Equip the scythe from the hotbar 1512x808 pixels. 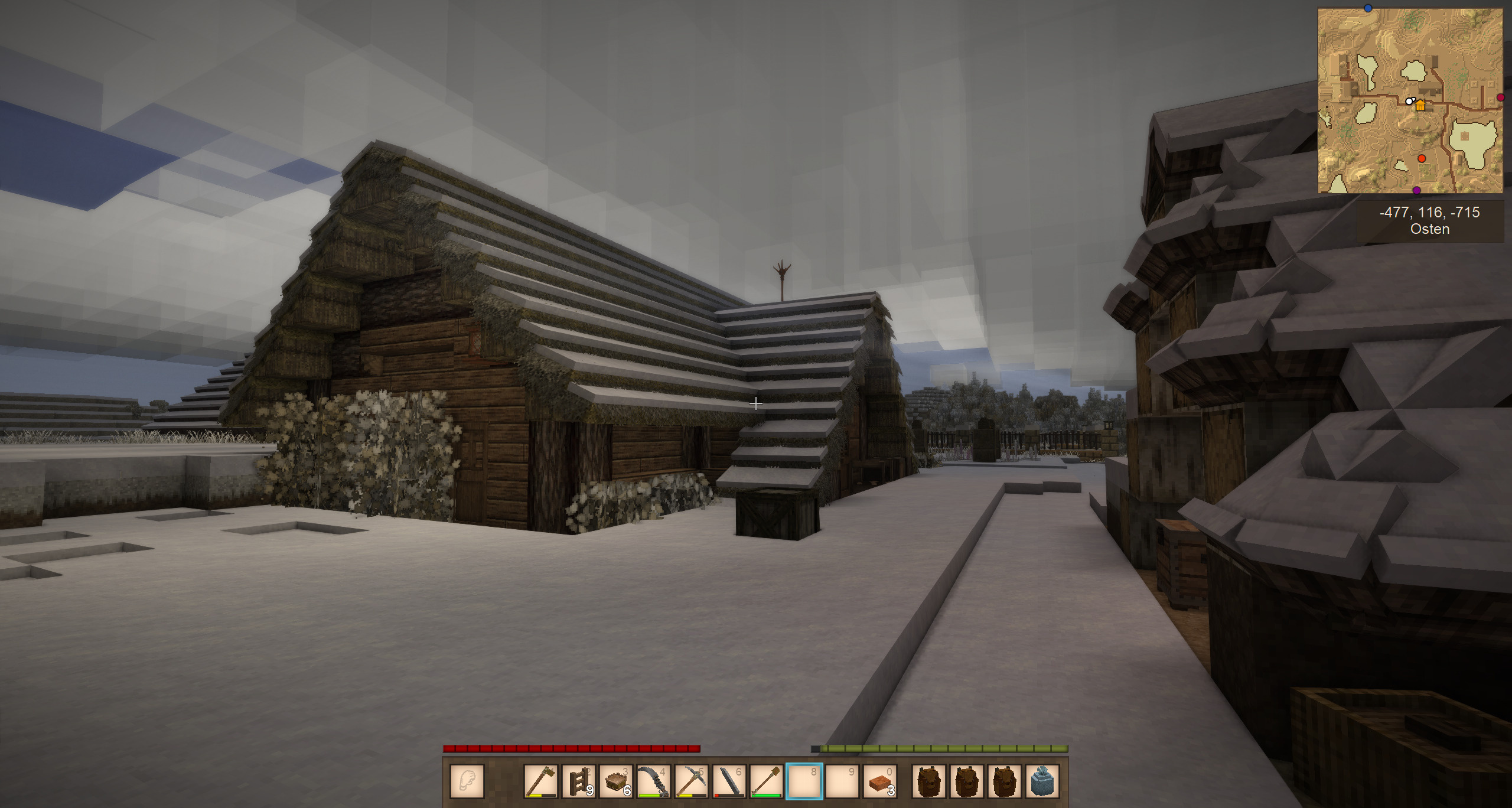(654, 781)
